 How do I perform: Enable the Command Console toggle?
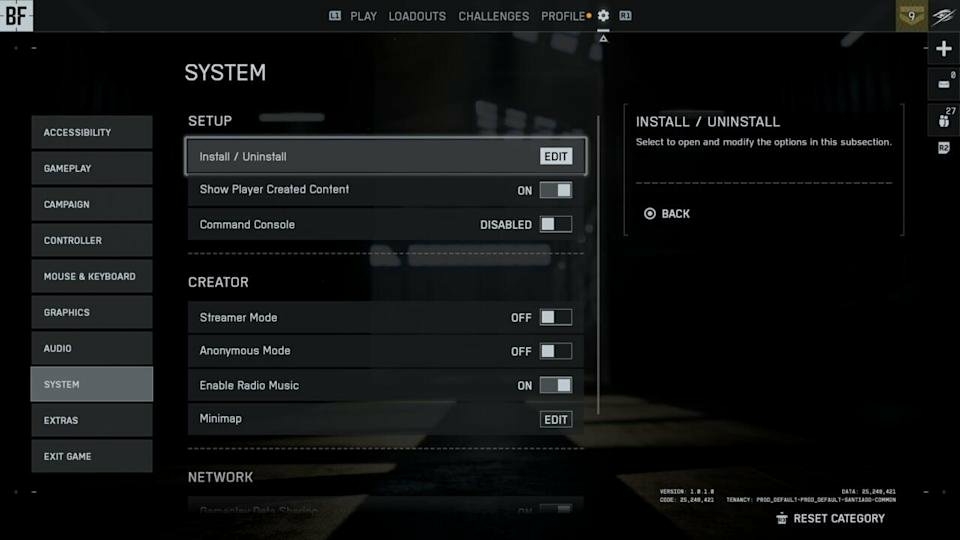(556, 224)
